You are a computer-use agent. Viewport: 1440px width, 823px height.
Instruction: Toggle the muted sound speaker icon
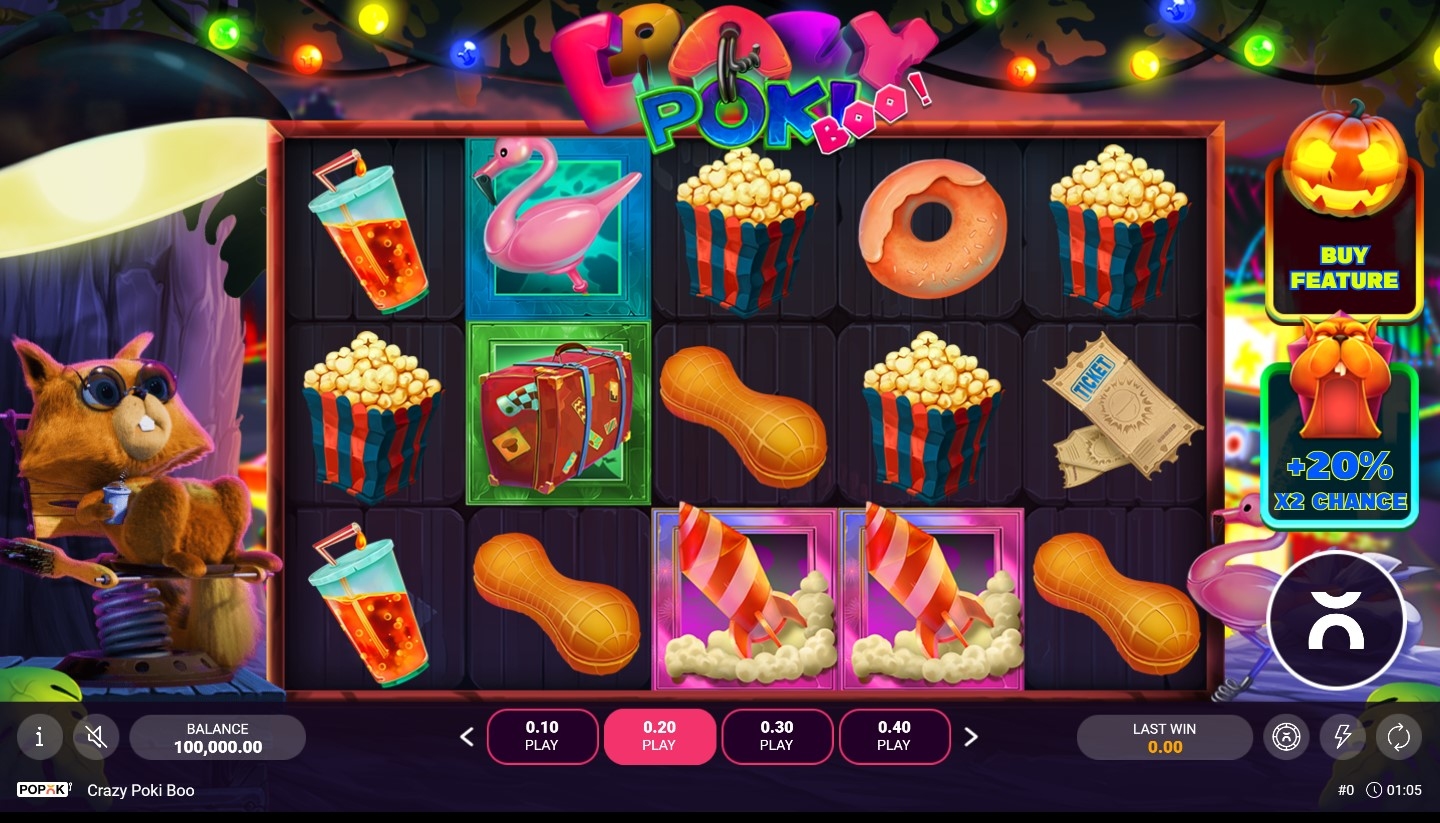(x=96, y=738)
